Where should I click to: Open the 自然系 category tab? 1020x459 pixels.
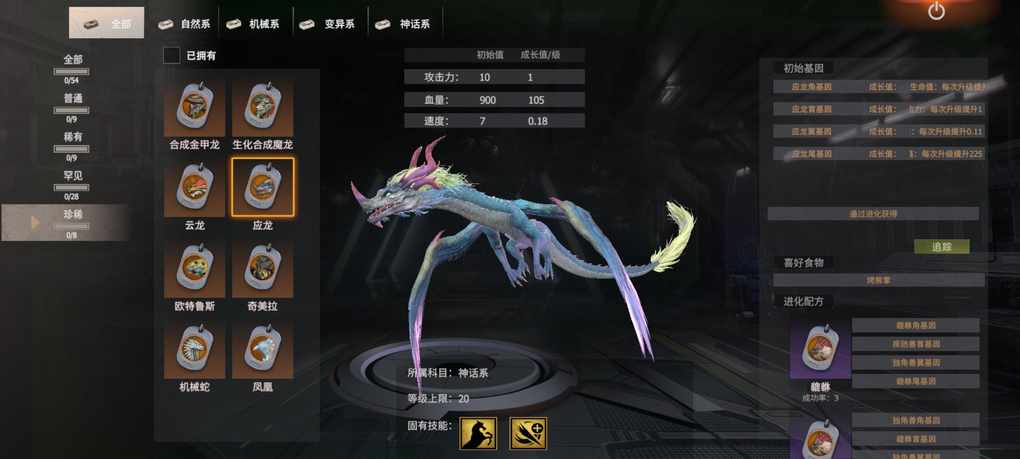pos(186,23)
